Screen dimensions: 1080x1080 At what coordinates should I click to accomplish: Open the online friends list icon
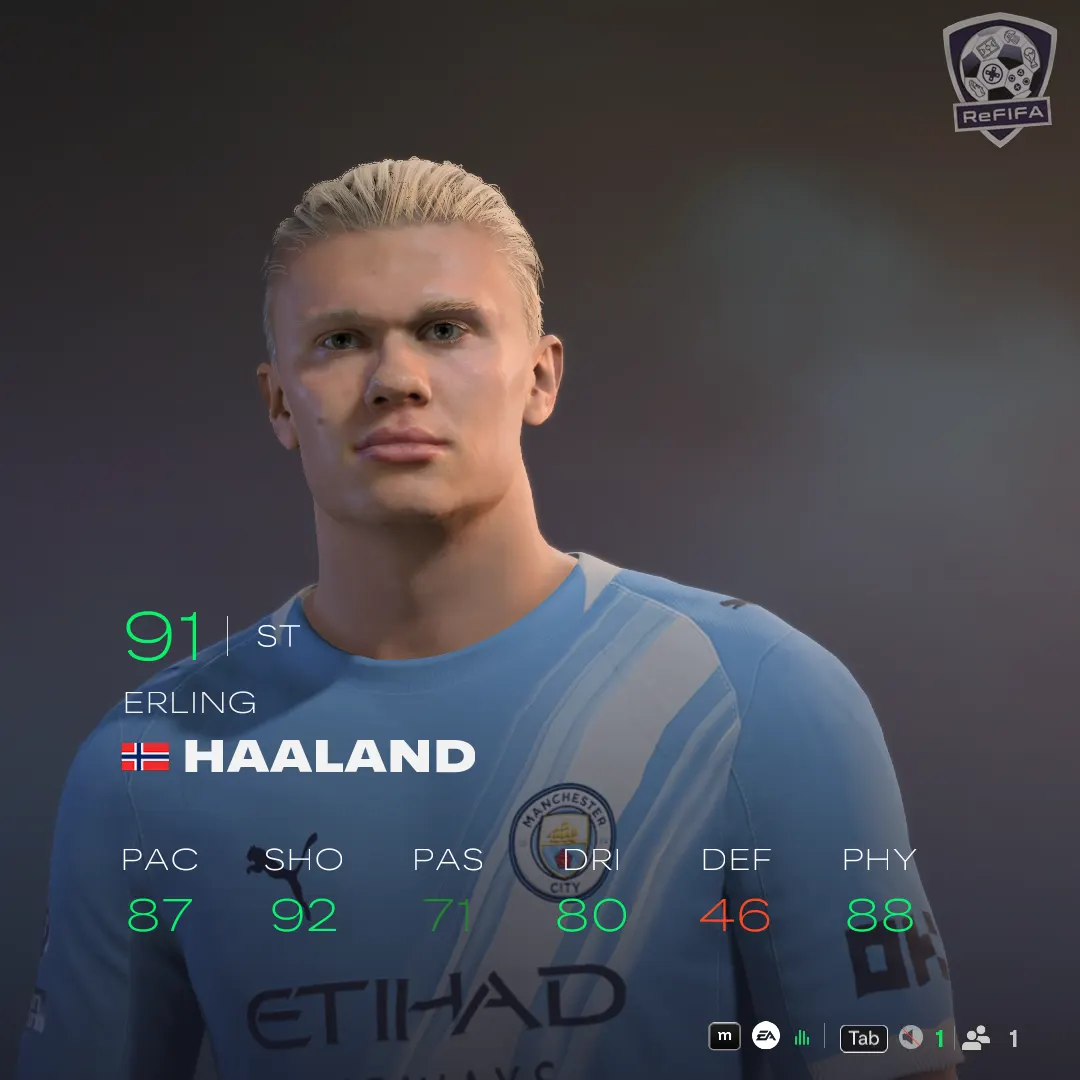point(976,1038)
